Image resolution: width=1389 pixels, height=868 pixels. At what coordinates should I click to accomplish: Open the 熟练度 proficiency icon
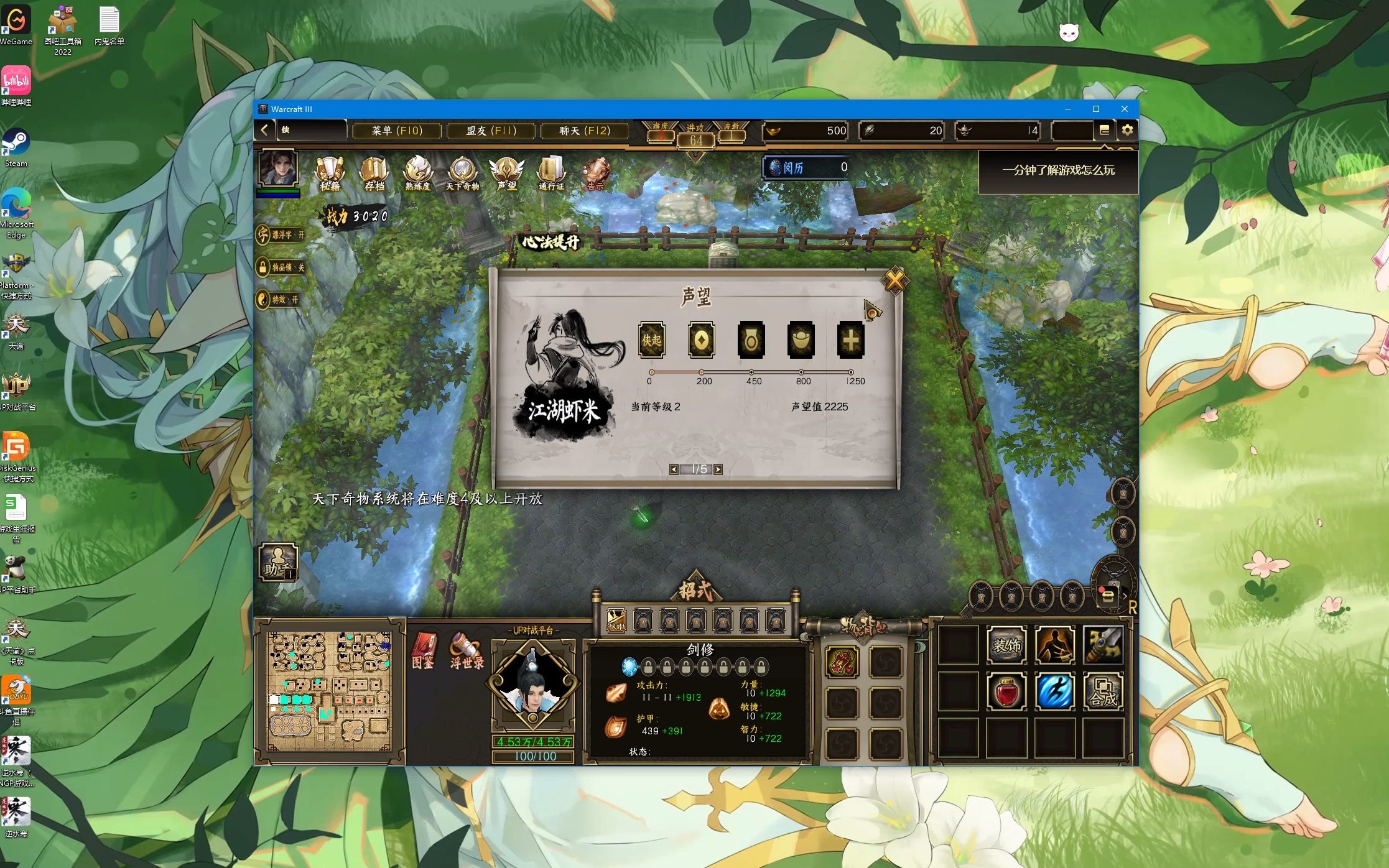(418, 172)
